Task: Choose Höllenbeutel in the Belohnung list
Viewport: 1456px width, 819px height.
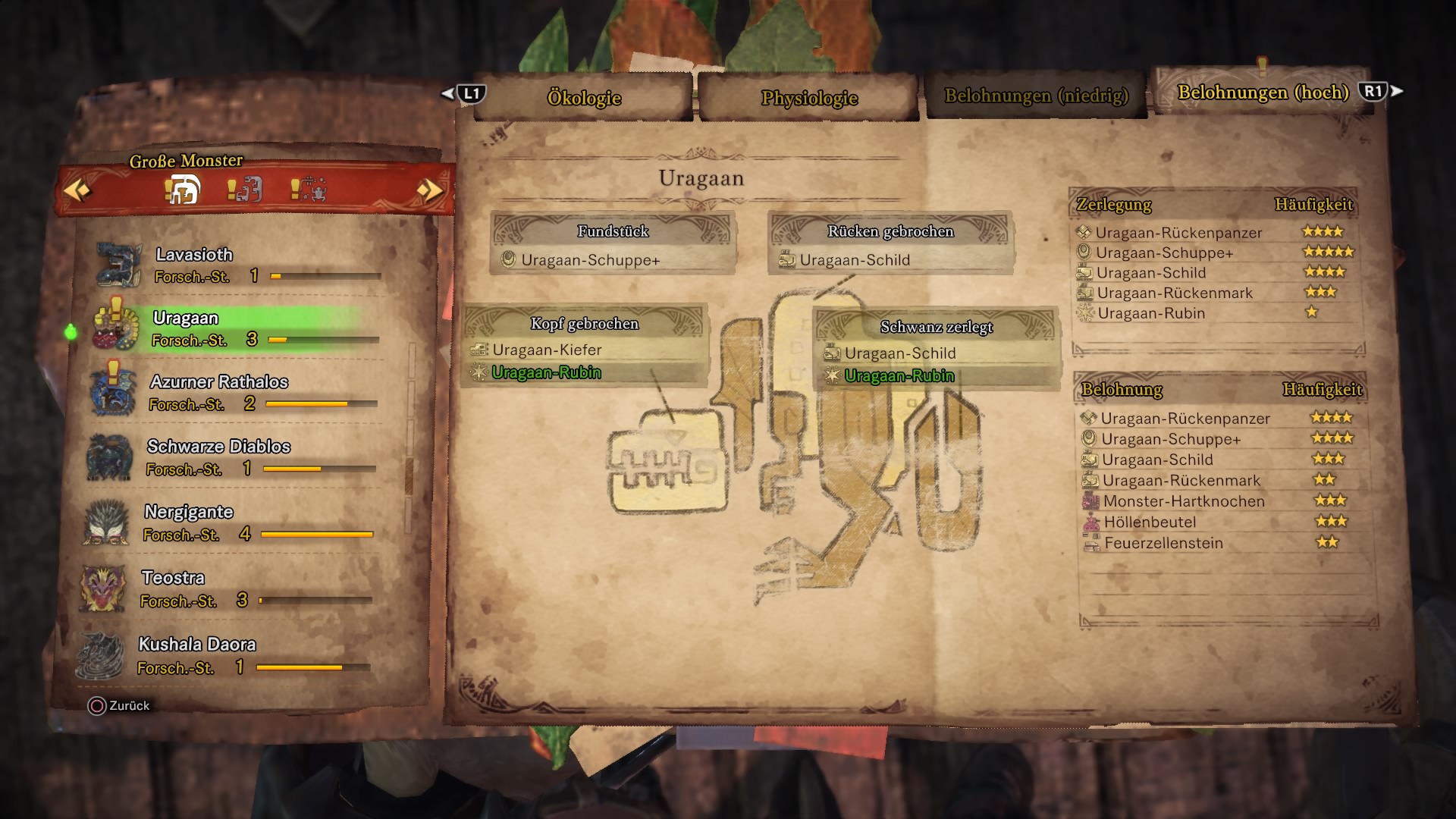Action: 1150,522
